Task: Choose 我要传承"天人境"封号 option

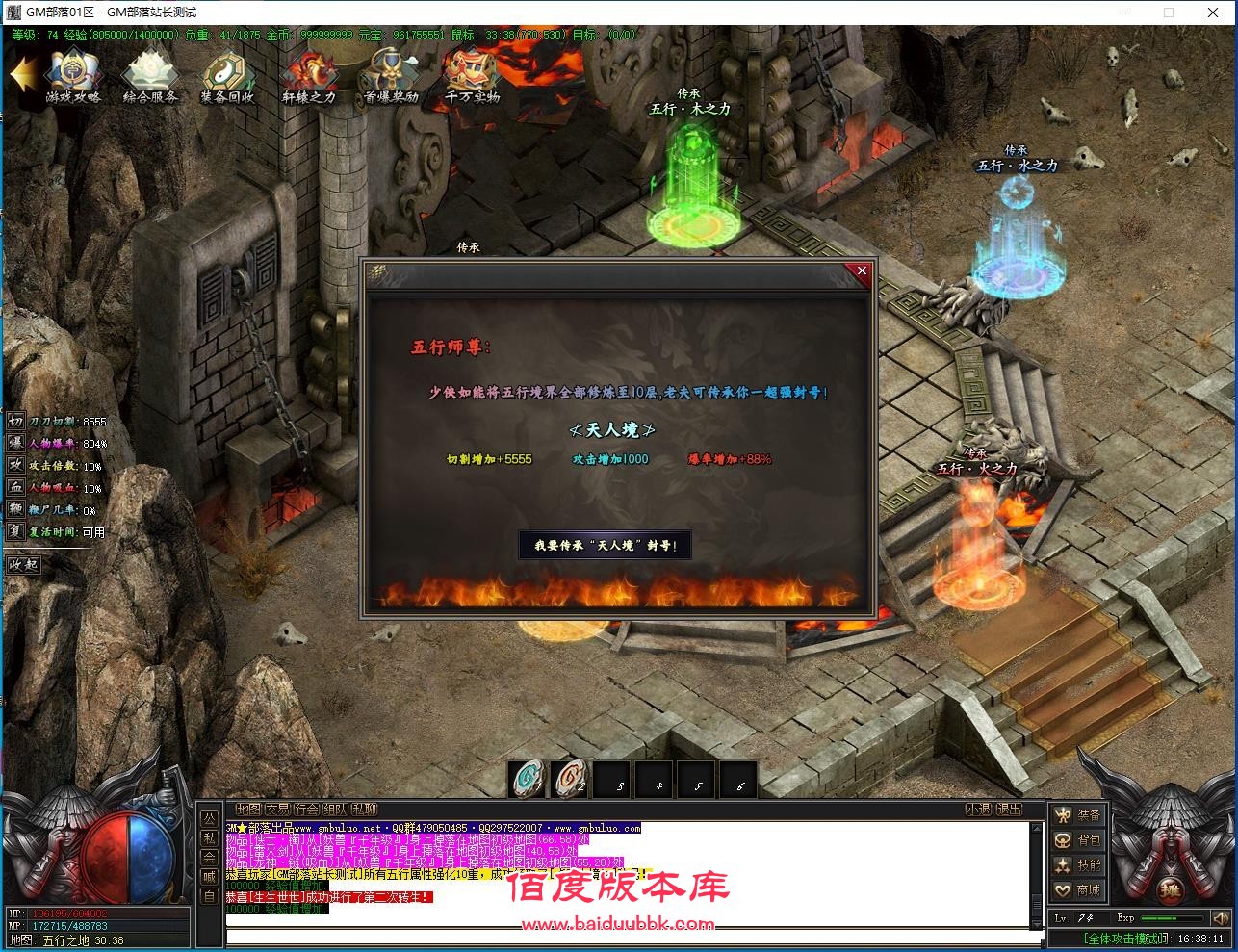Action: [606, 545]
